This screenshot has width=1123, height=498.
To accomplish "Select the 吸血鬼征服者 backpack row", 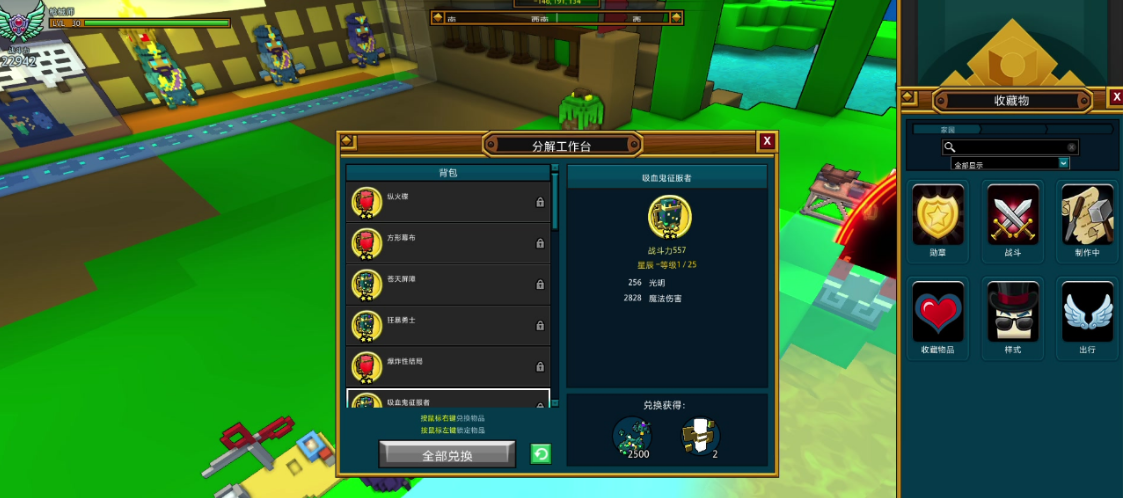I will (448, 401).
